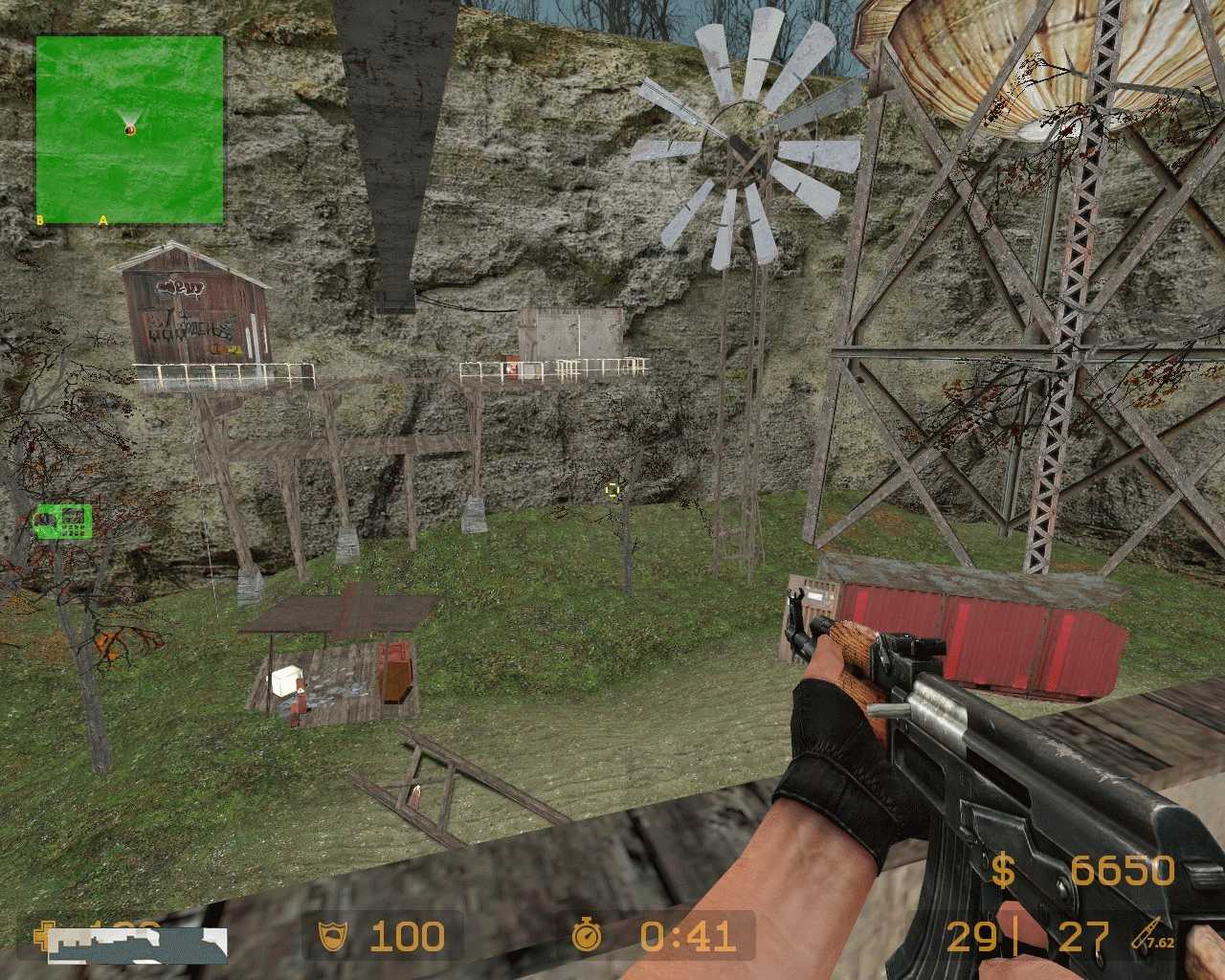Click the green C4 bomb carrier icon
This screenshot has height=980, width=1225.
point(63,520)
